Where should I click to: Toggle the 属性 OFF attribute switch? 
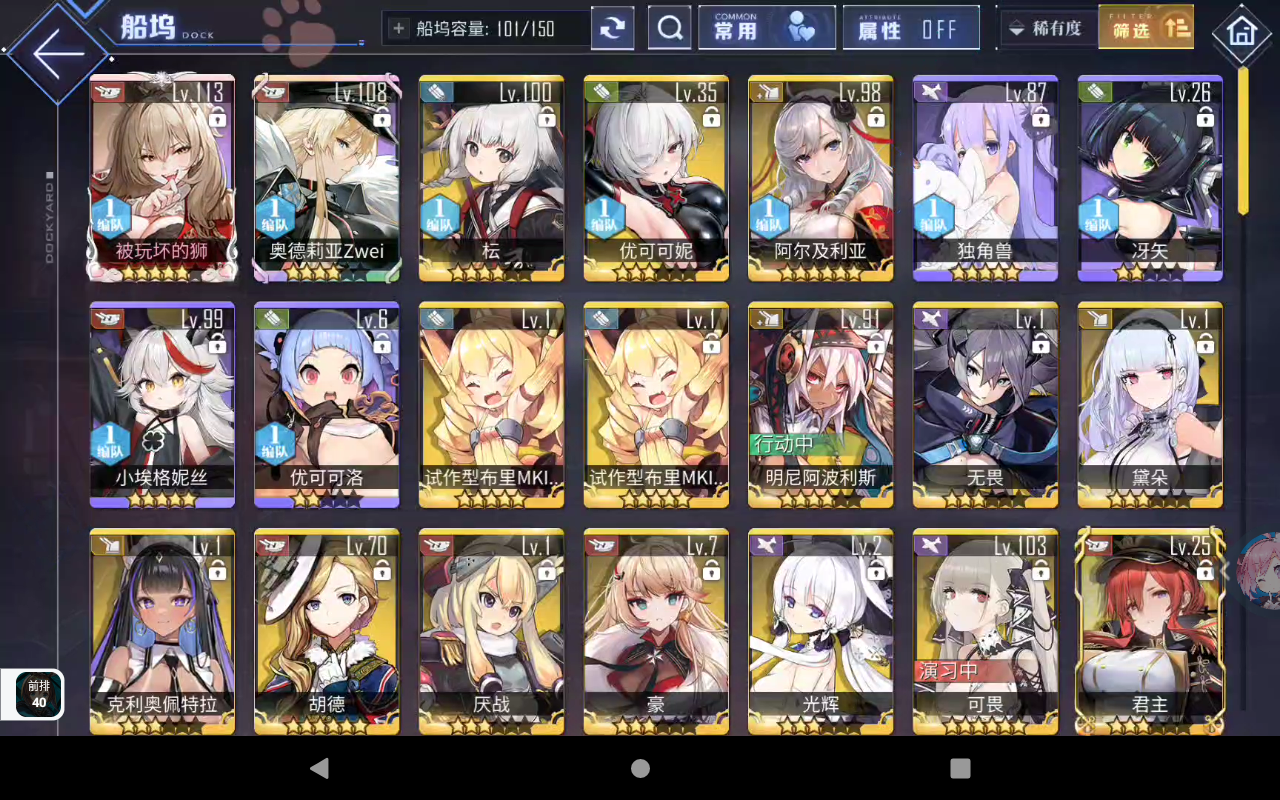tap(911, 27)
